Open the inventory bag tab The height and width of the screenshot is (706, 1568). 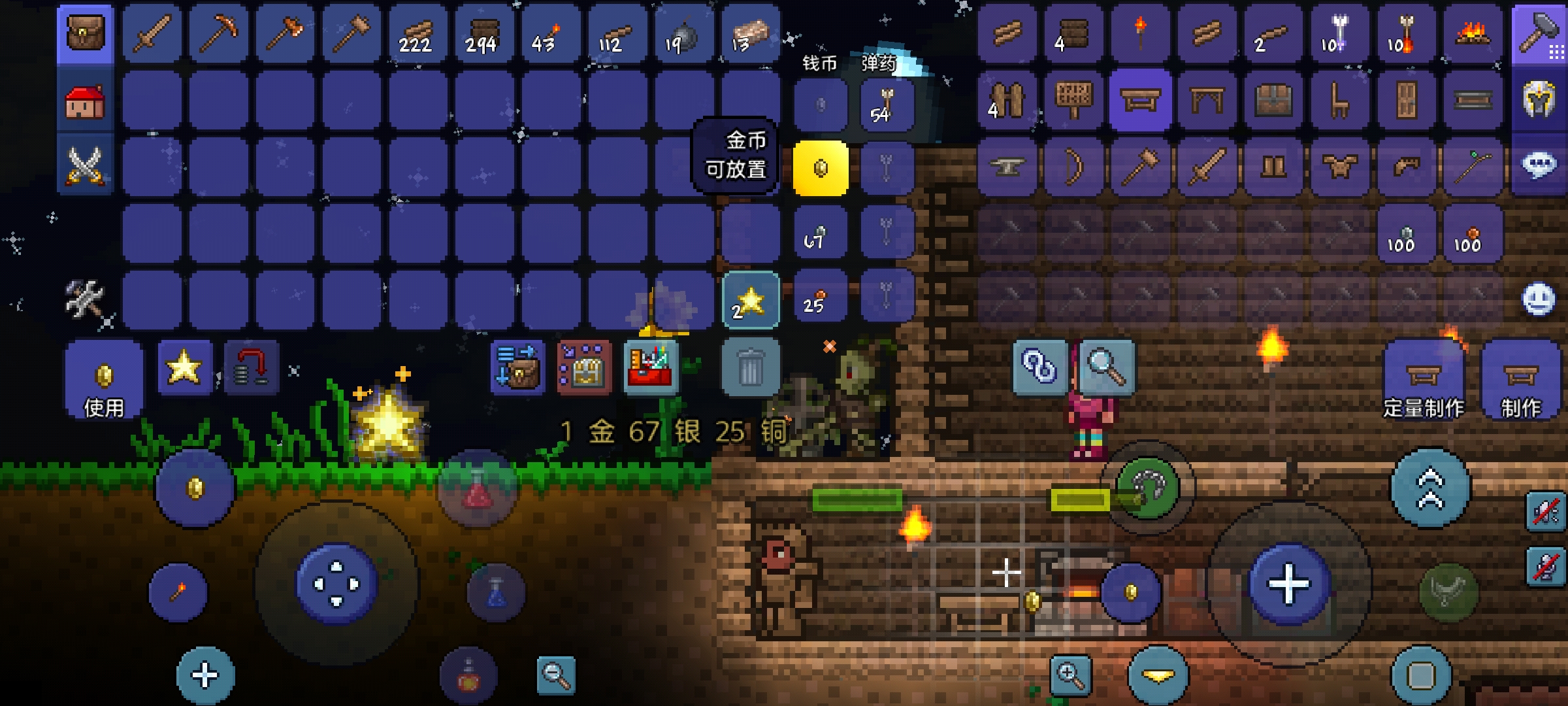(x=85, y=34)
